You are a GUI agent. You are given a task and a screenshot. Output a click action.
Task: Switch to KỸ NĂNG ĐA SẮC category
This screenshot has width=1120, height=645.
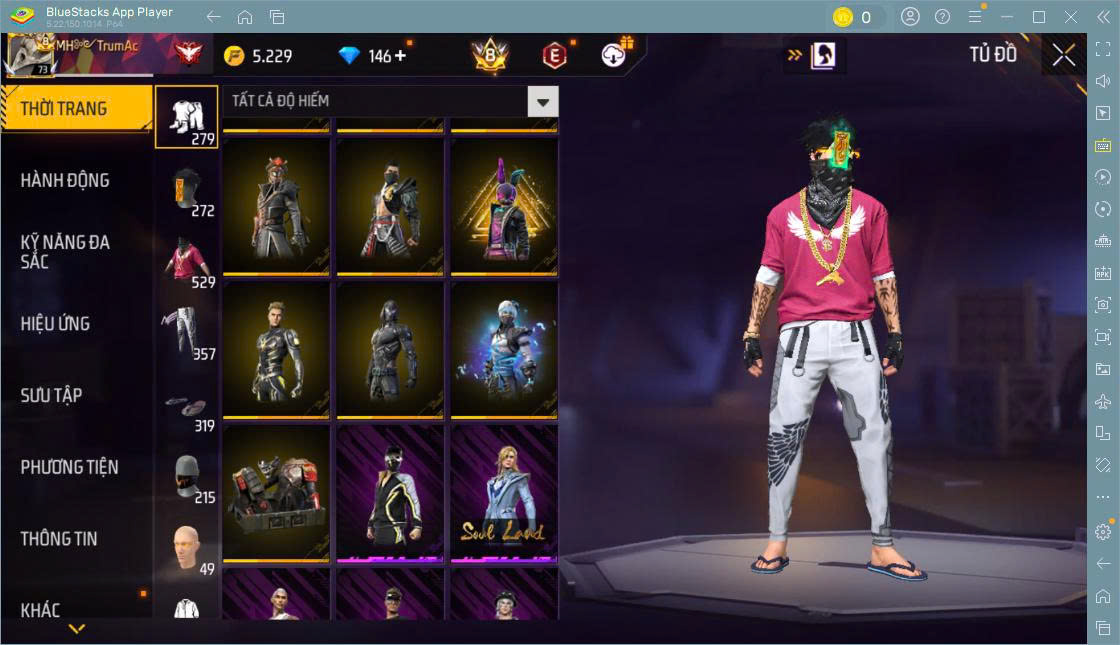coord(65,252)
